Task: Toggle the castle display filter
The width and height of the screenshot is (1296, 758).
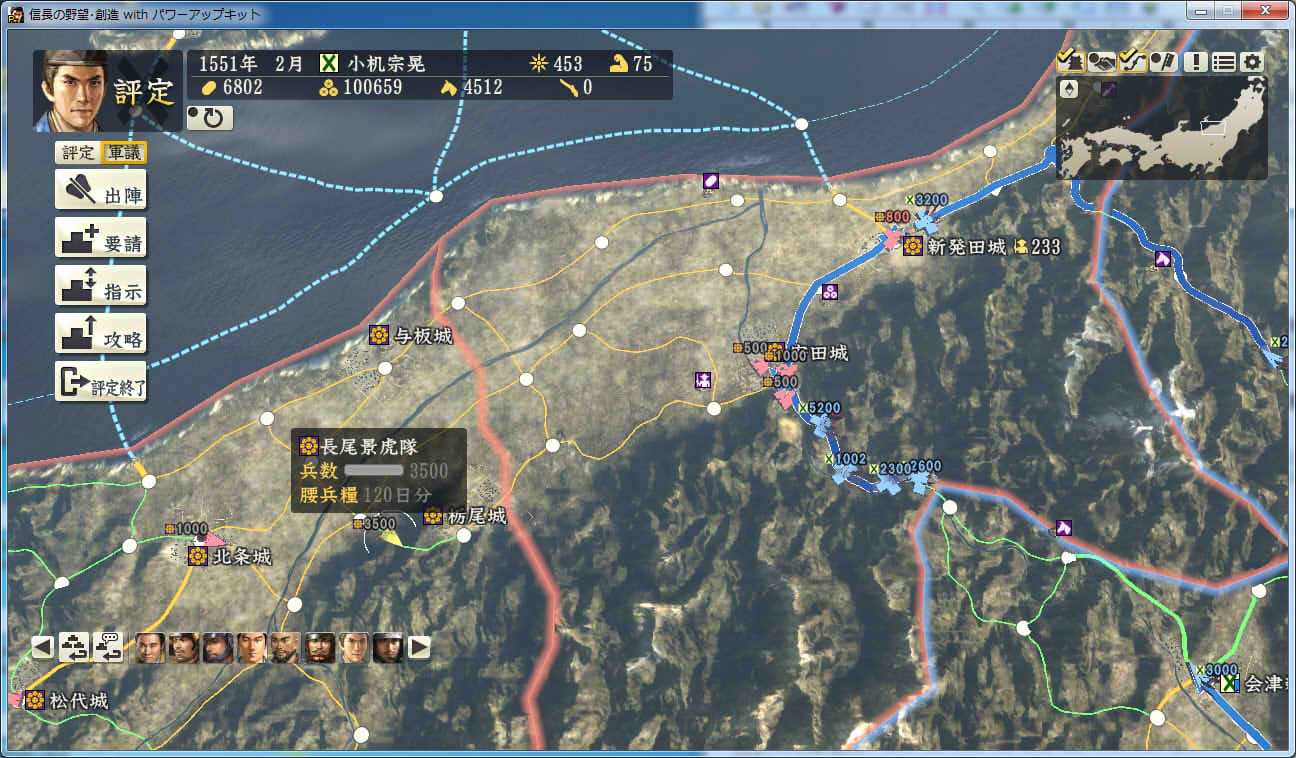Action: coord(1070,61)
